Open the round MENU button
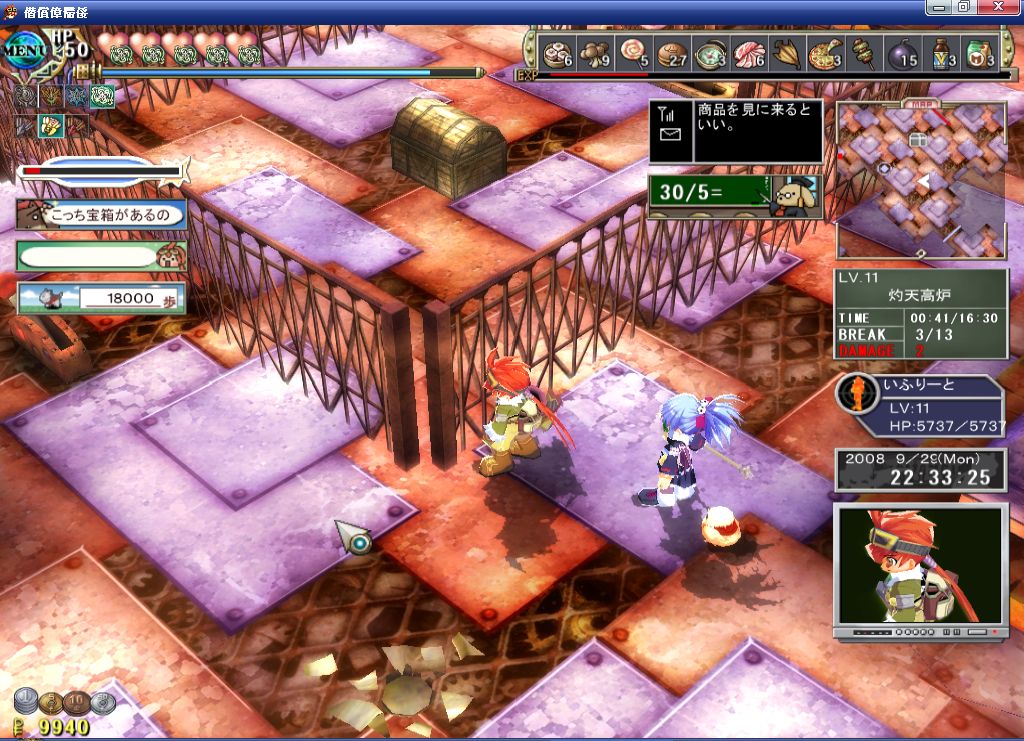Screen dimensions: 1024x741 point(23,48)
